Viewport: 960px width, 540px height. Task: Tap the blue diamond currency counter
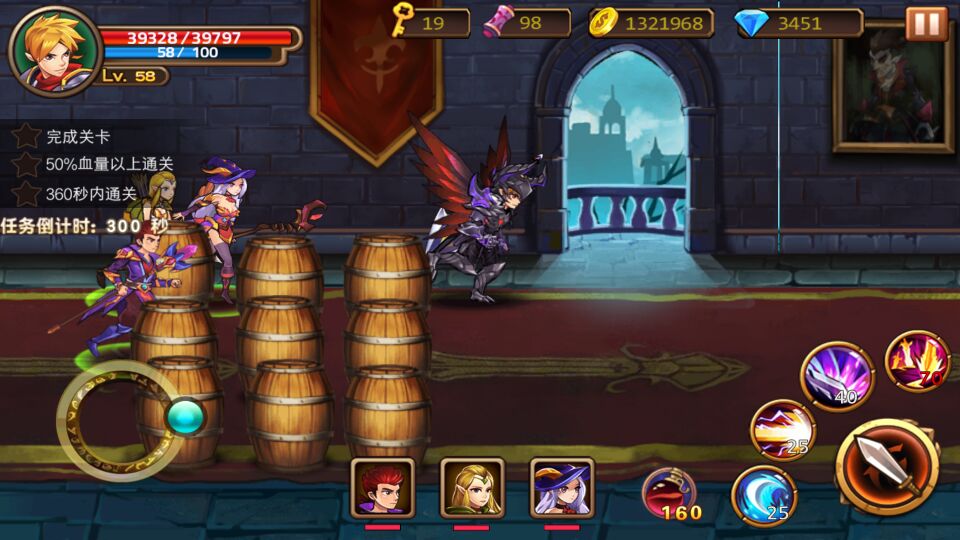click(x=799, y=23)
